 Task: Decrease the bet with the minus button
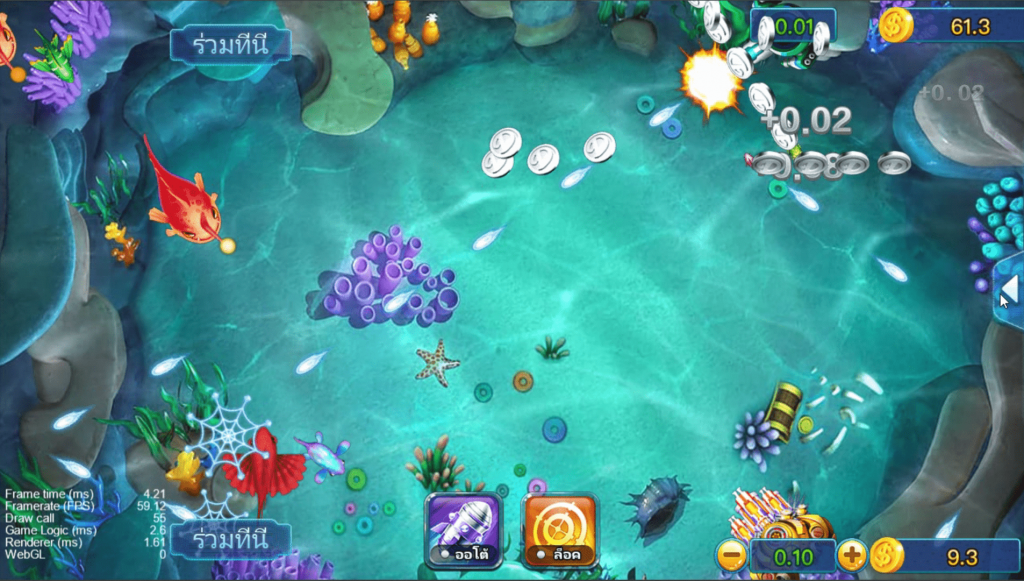tap(732, 555)
